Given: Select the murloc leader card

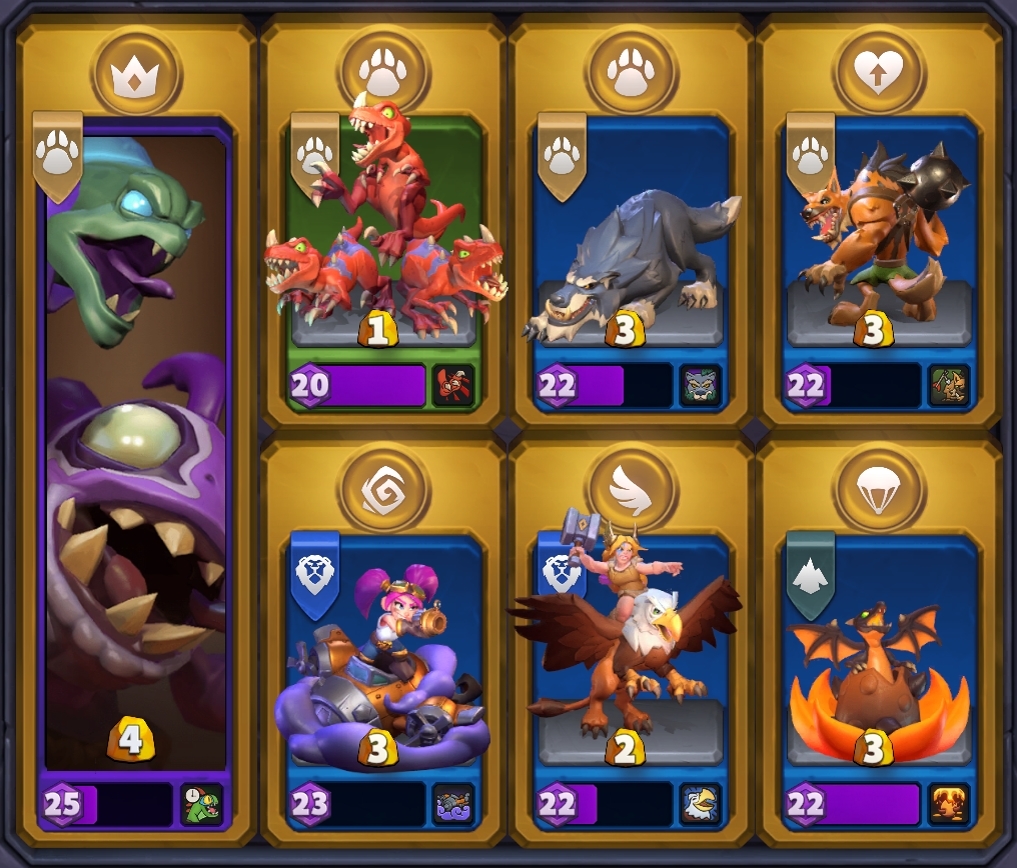Looking at the screenshot, I should (135, 450).
